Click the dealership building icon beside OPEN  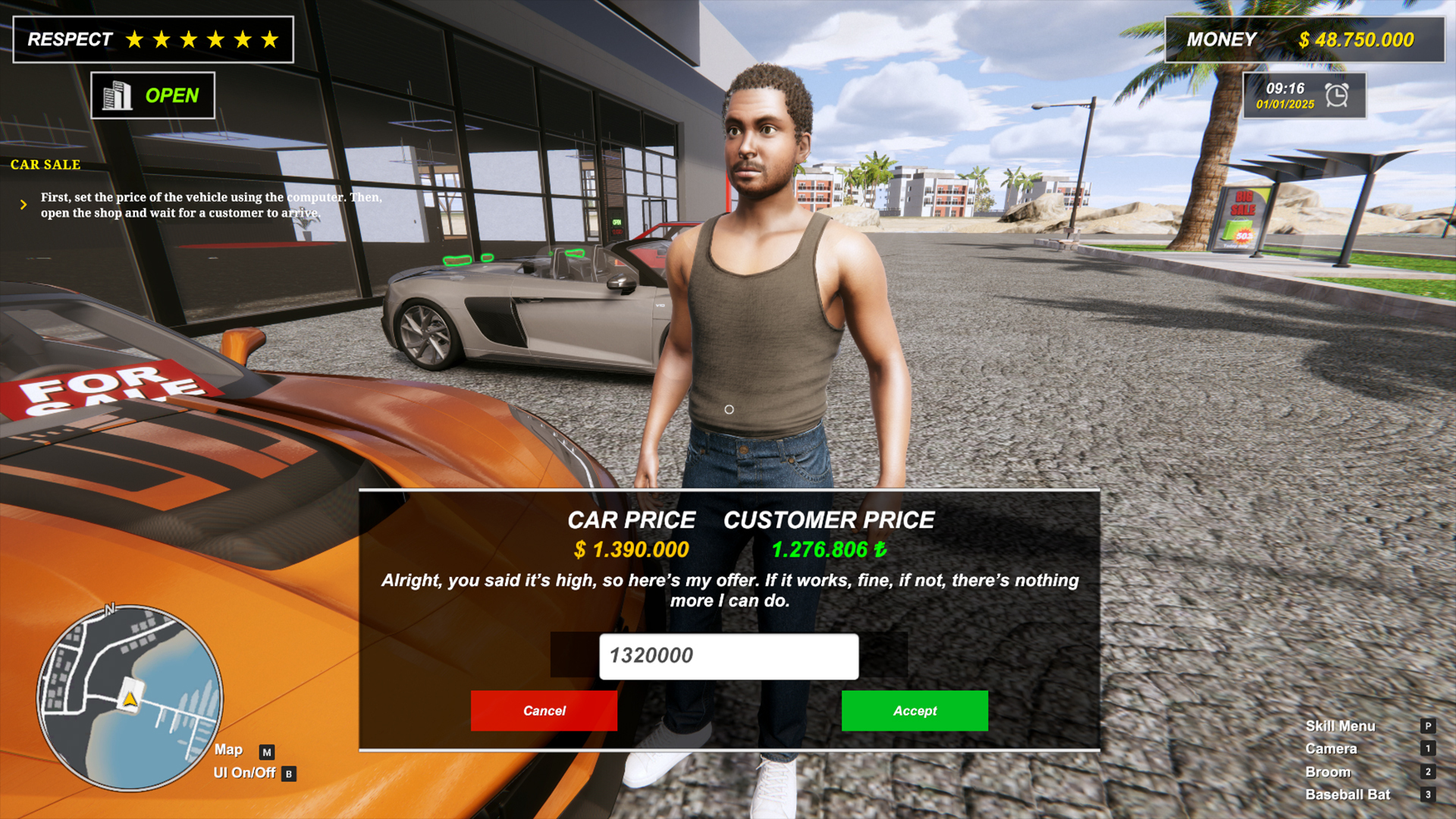click(x=118, y=95)
